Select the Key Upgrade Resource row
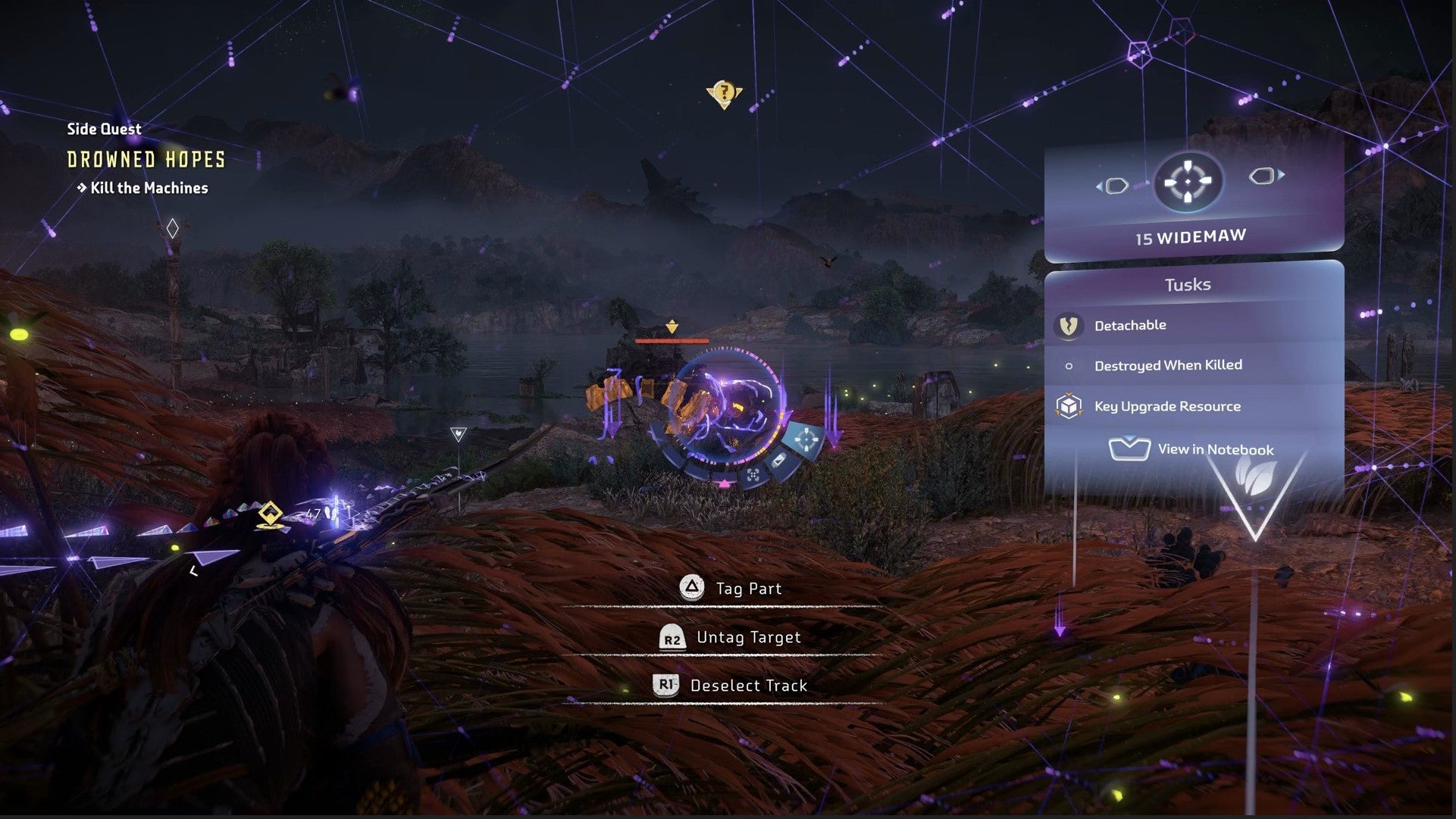Image resolution: width=1456 pixels, height=819 pixels. point(1166,407)
